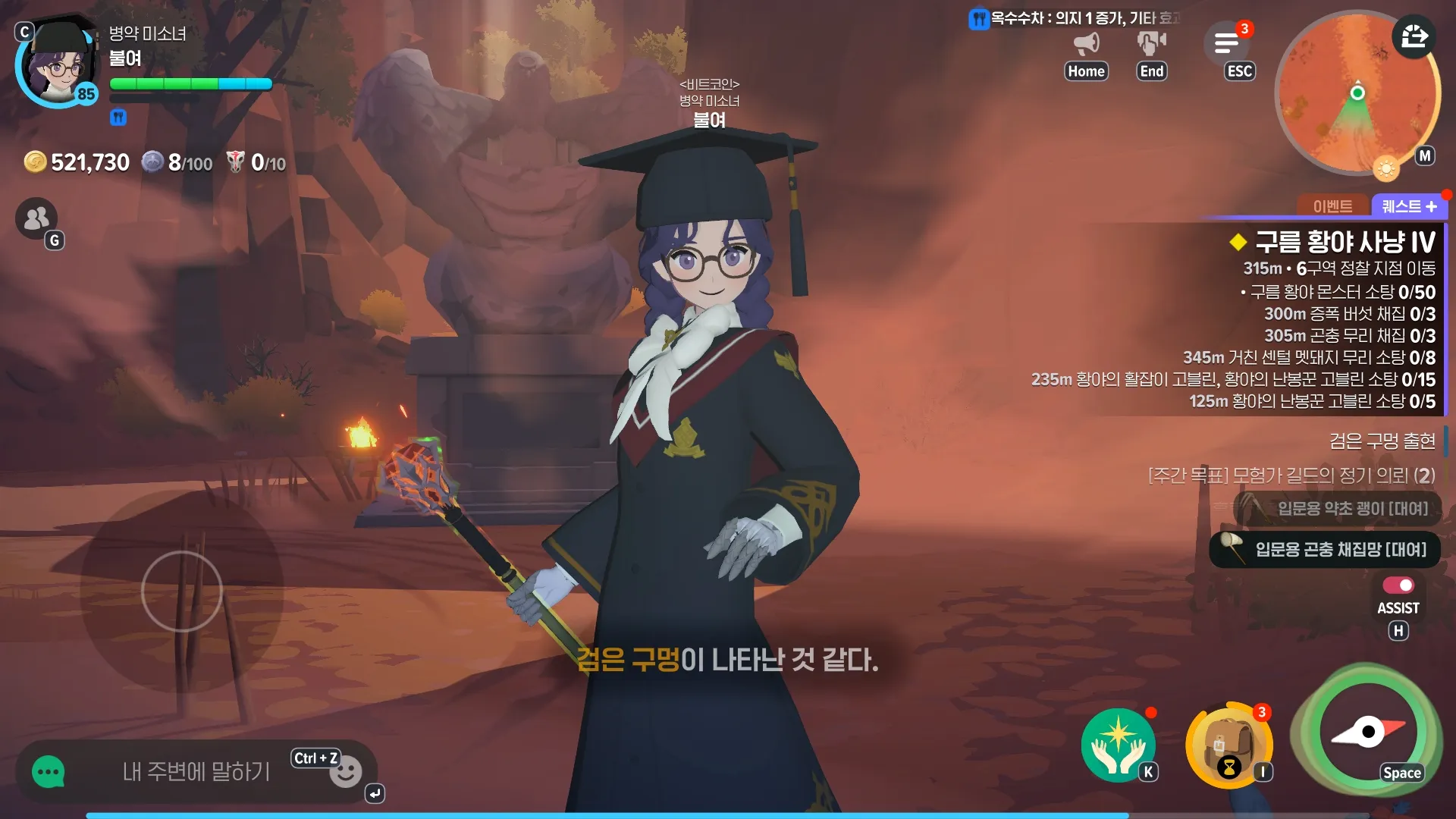Open the party group icon
Screen dimensions: 1456x819
point(36,218)
